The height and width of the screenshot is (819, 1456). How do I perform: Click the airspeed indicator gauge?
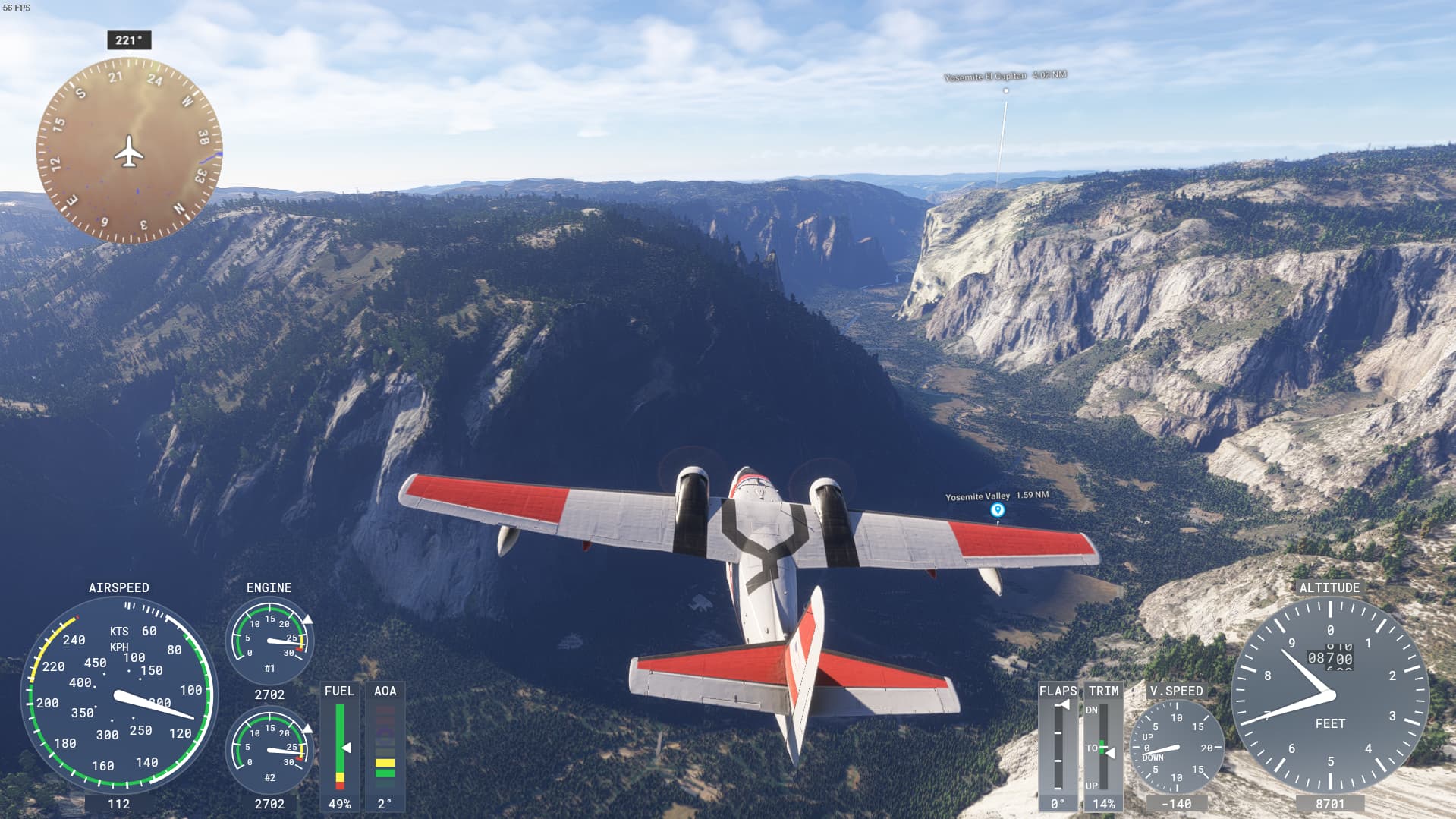(x=120, y=695)
